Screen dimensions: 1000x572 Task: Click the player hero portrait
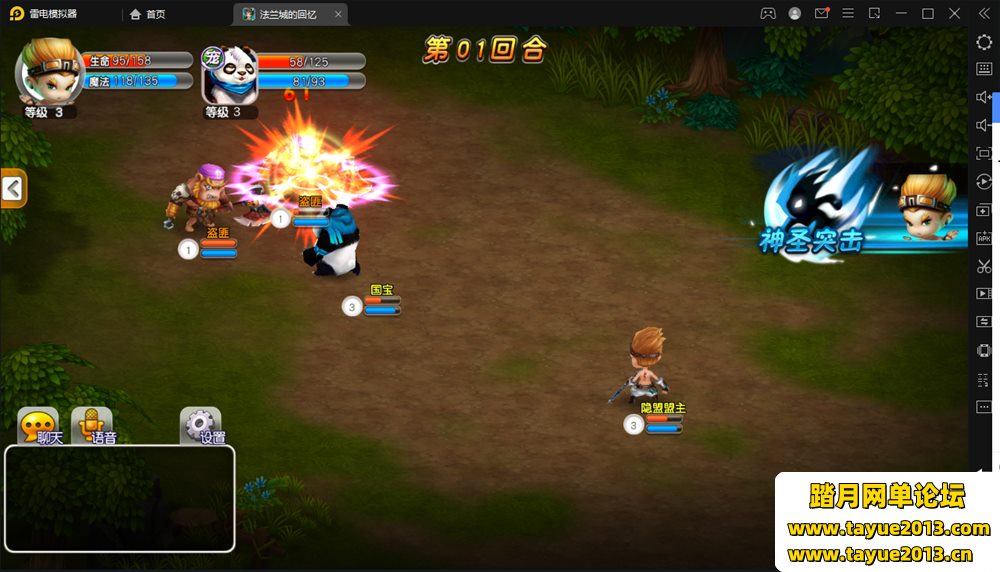tap(48, 70)
